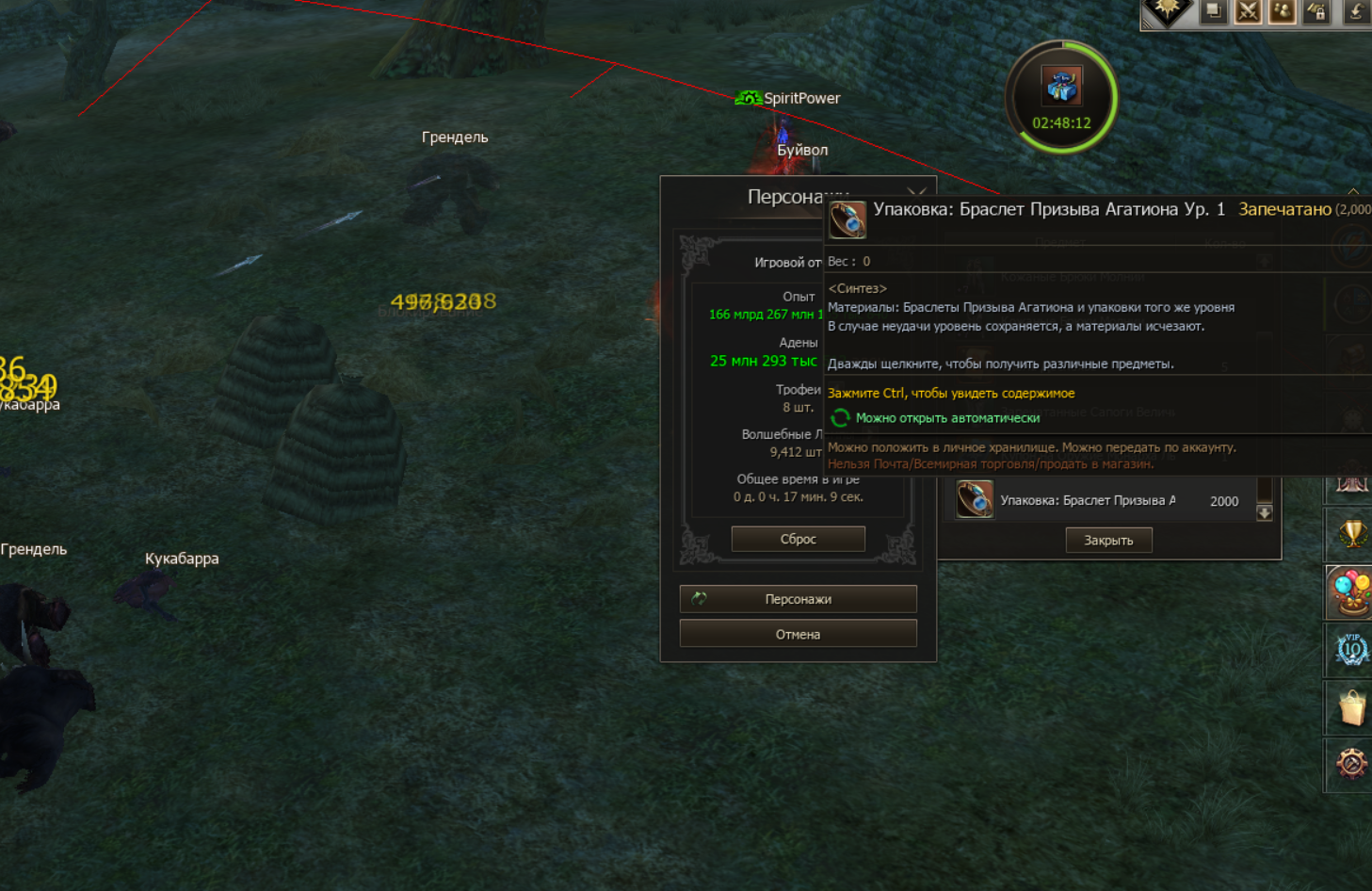The height and width of the screenshot is (891, 1372).
Task: Open the Персонажи character select button
Action: pos(798,599)
